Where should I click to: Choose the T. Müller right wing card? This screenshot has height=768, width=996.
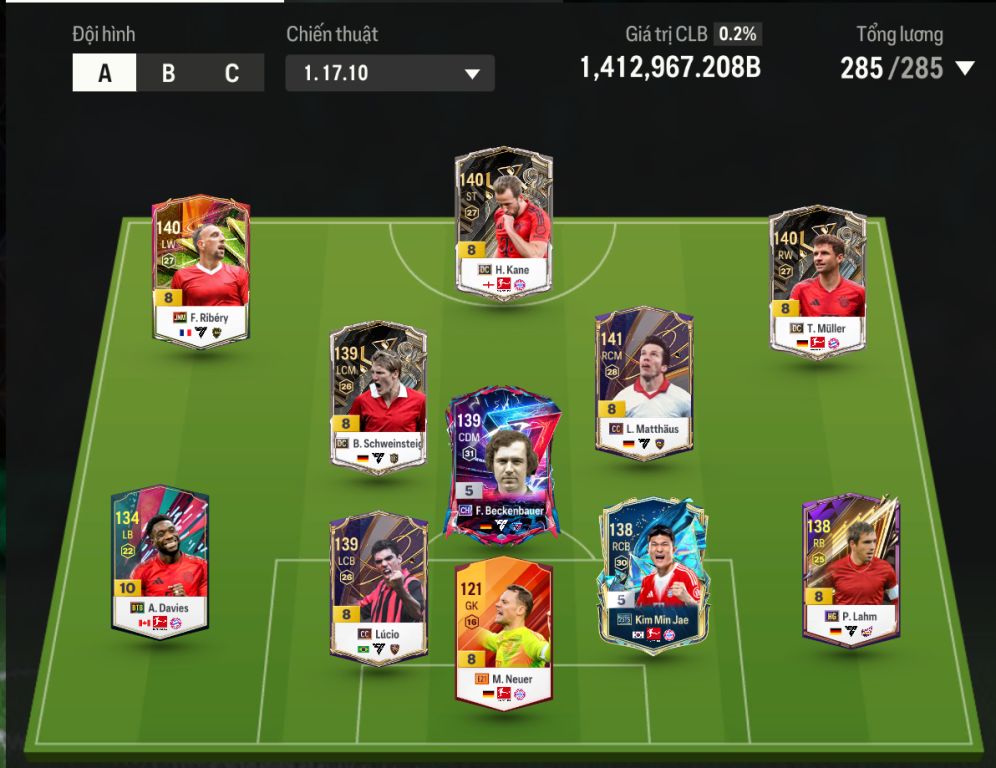point(817,280)
